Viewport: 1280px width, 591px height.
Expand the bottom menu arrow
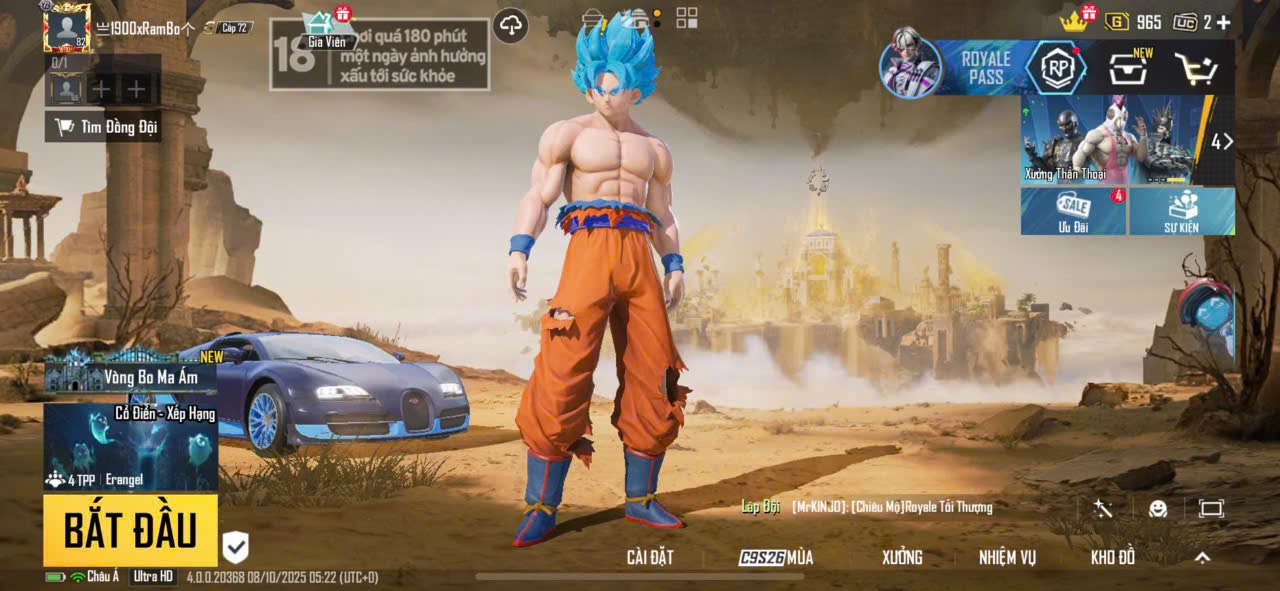pos(1202,558)
